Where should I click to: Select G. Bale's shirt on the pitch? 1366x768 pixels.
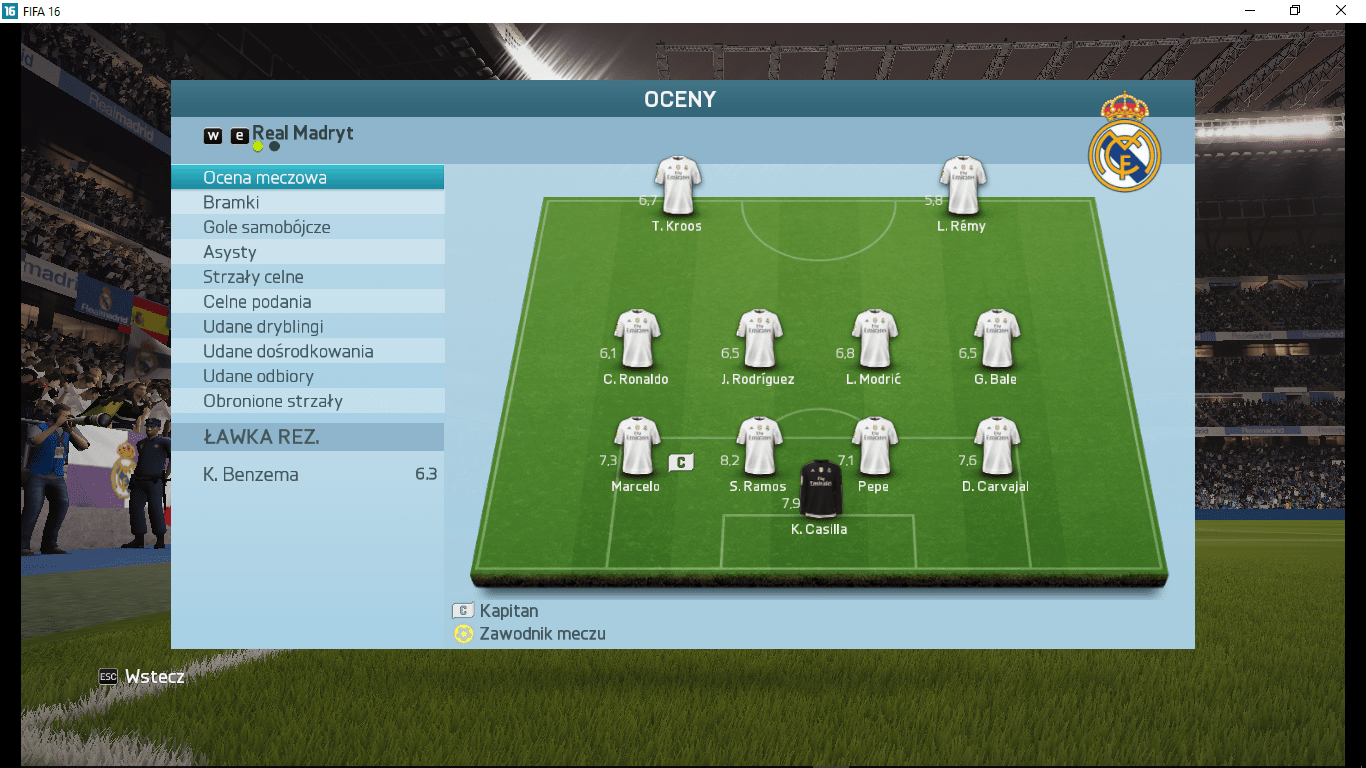[x=996, y=339]
